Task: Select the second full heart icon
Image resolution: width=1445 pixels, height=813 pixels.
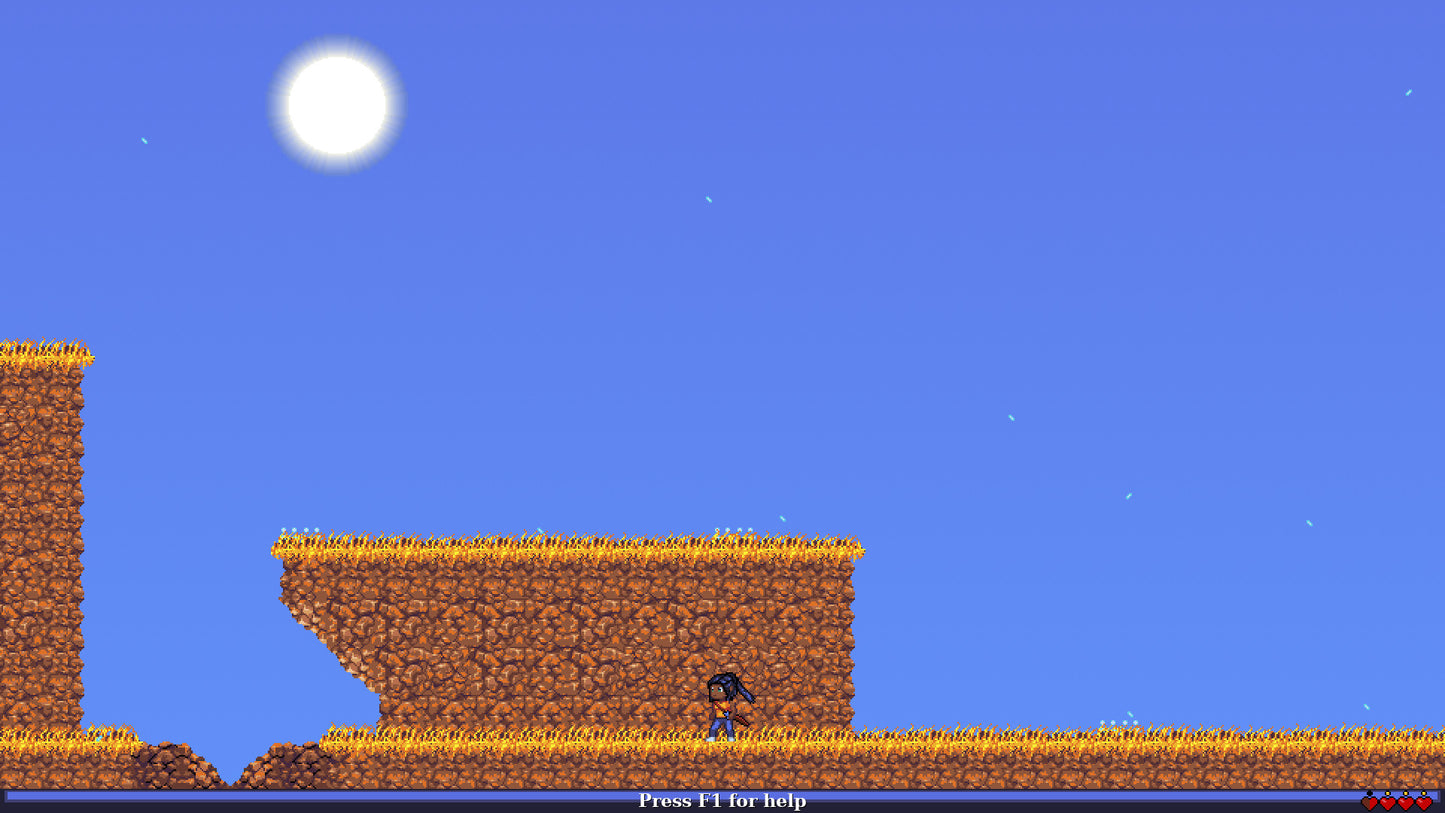Action: [x=1387, y=804]
